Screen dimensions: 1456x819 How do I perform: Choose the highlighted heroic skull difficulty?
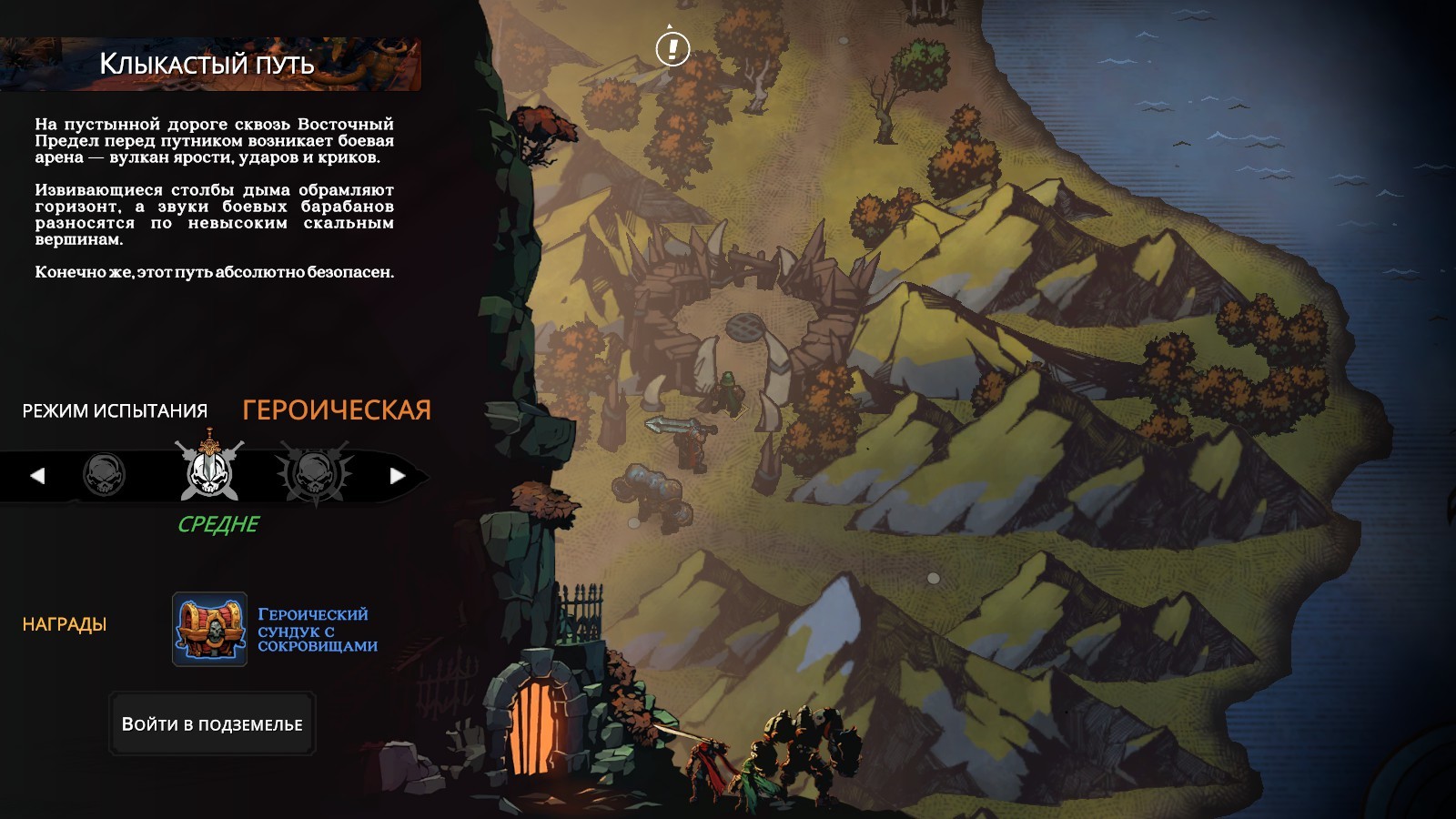click(209, 470)
